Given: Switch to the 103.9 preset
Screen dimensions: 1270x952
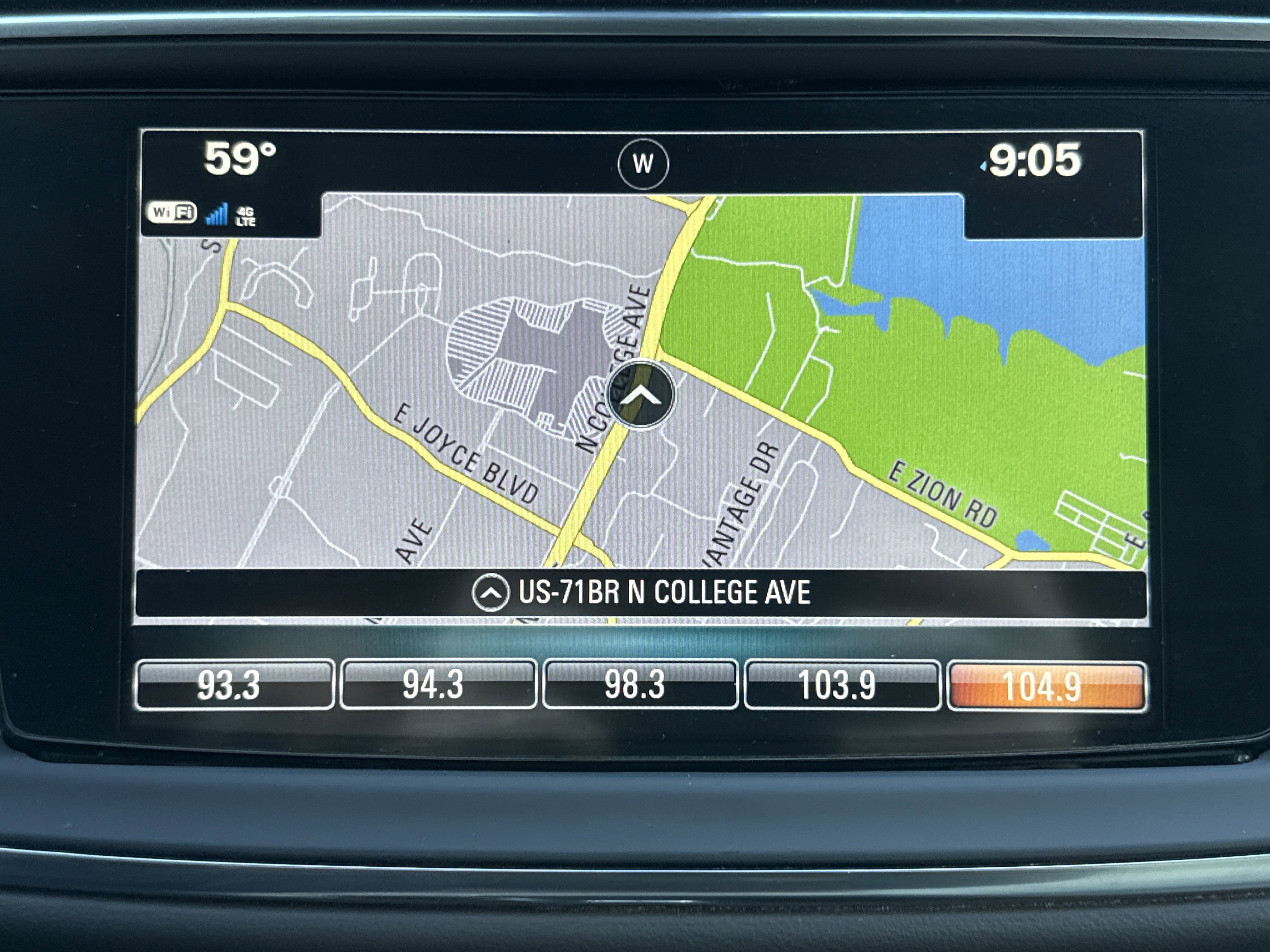Looking at the screenshot, I should coord(842,685).
